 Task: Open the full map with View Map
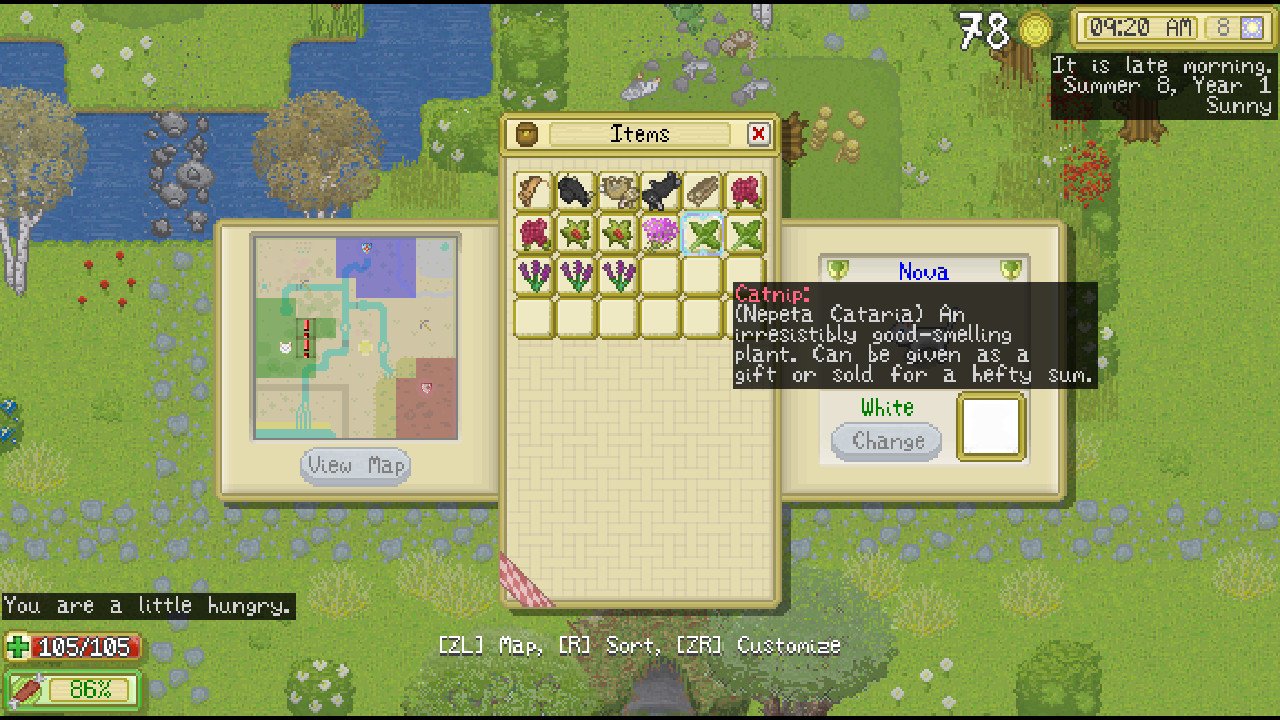click(356, 466)
